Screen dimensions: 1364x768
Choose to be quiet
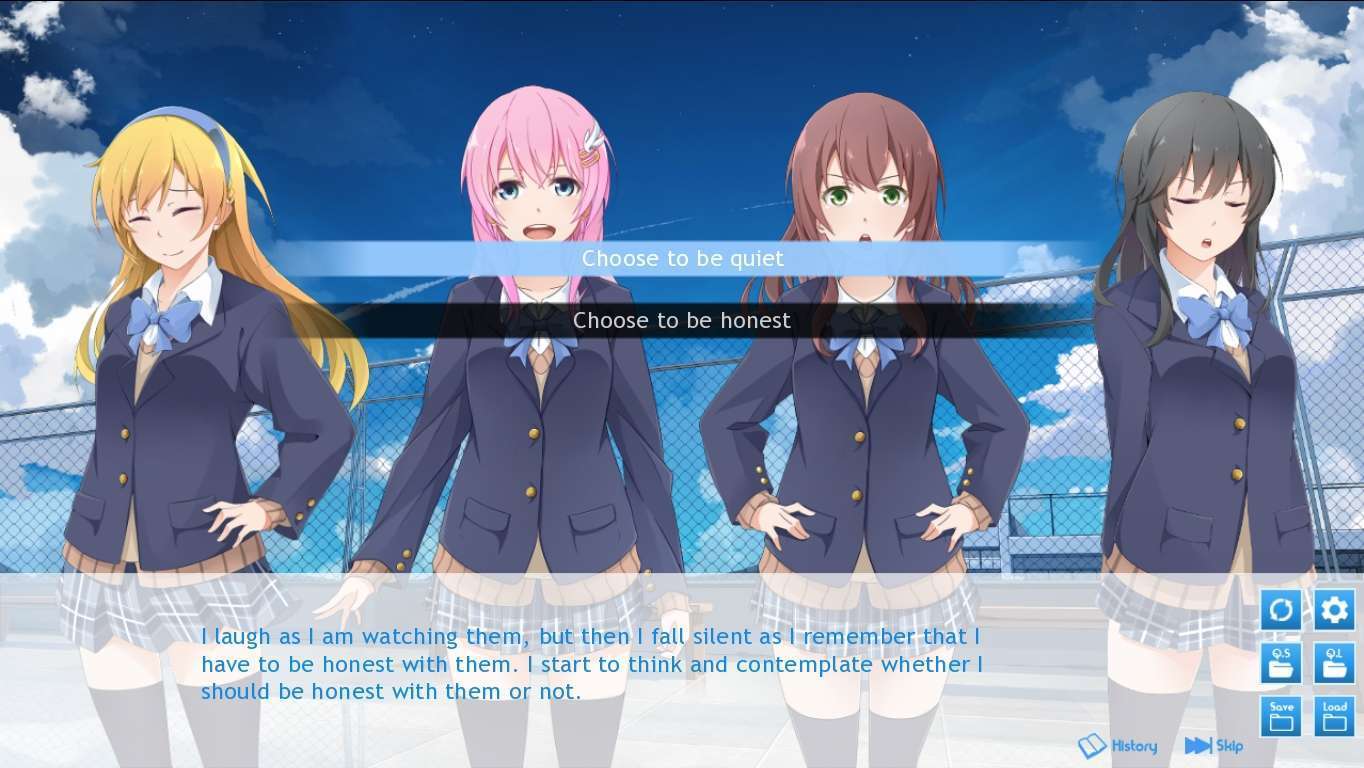coord(682,259)
